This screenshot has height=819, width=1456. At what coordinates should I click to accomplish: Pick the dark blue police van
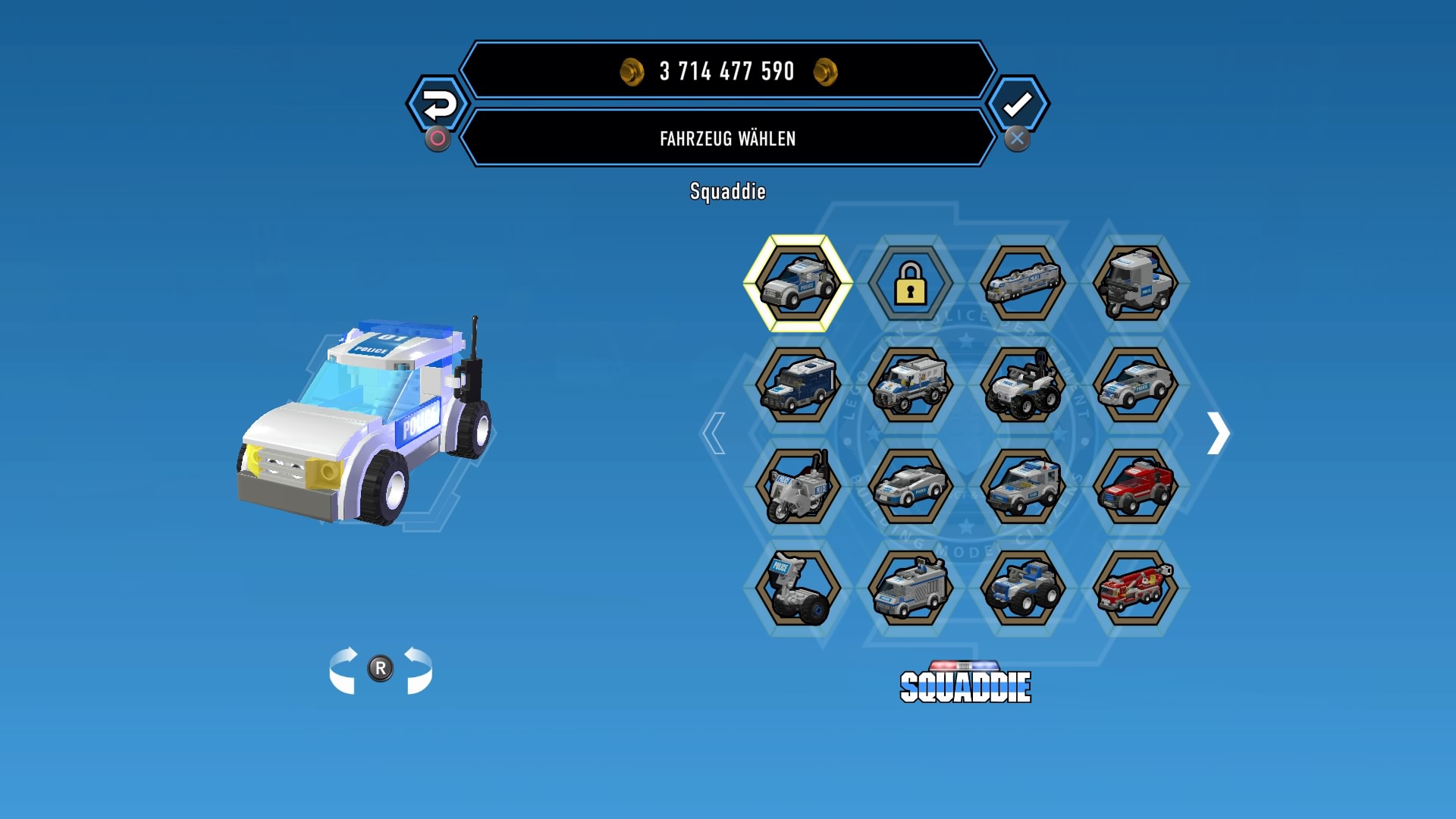click(x=798, y=384)
